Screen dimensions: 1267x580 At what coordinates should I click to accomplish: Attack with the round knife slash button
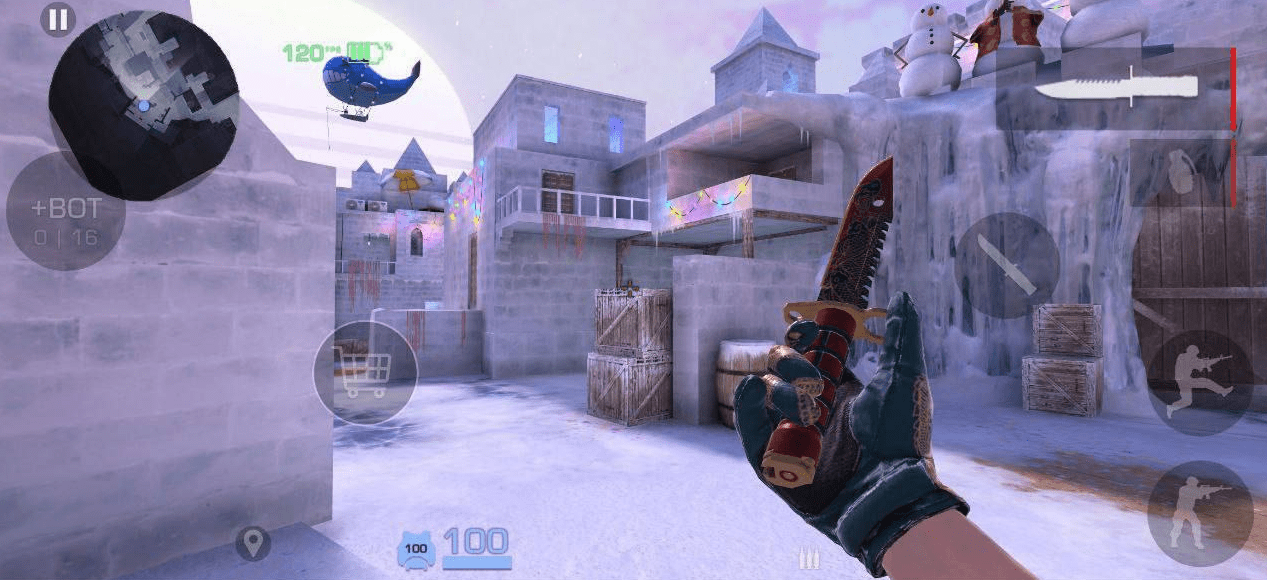tap(1006, 265)
